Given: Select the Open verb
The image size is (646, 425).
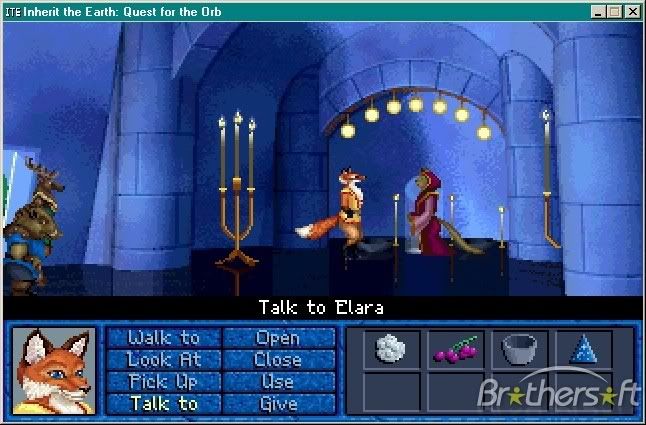Looking at the screenshot, I should [277, 338].
